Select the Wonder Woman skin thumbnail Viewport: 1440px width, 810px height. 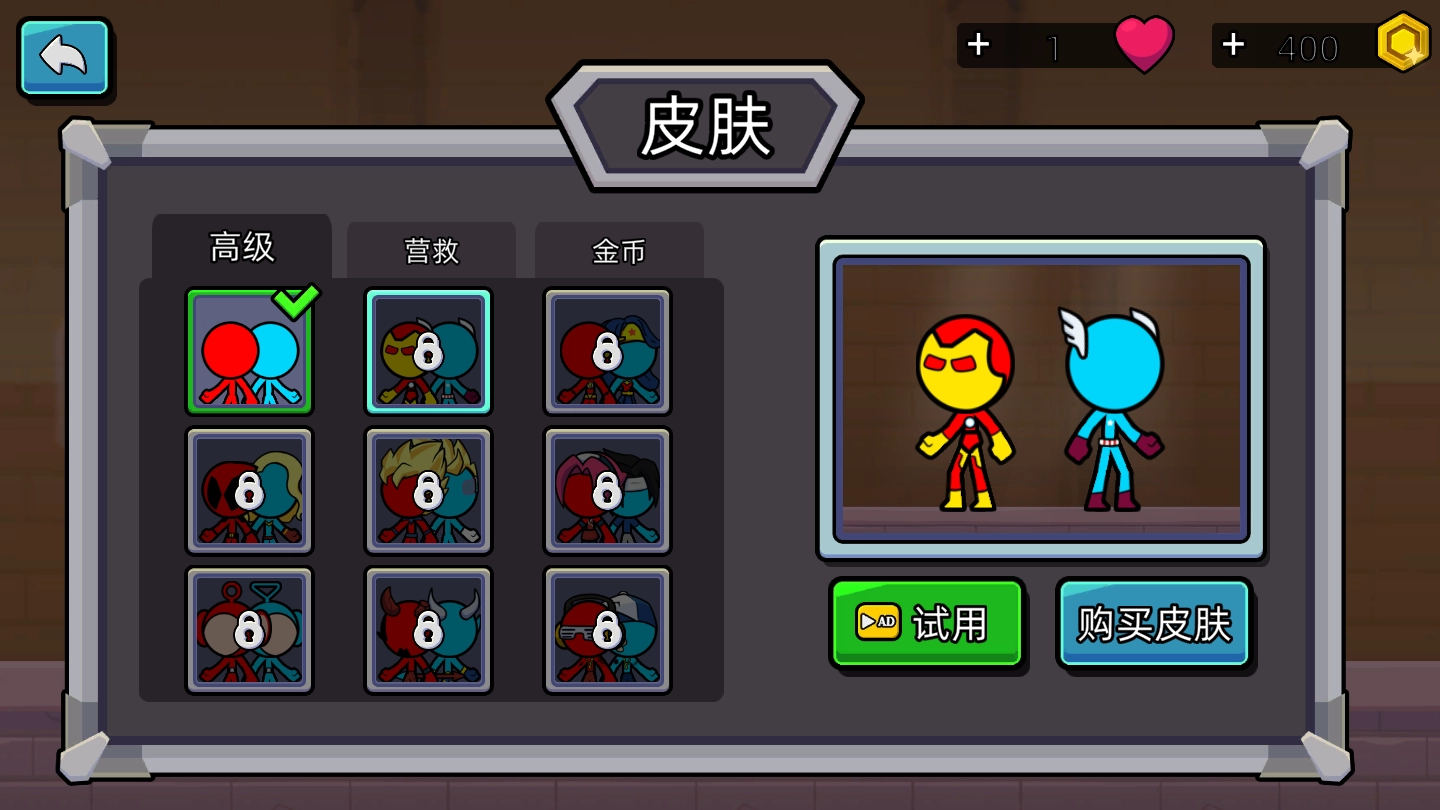pos(607,350)
